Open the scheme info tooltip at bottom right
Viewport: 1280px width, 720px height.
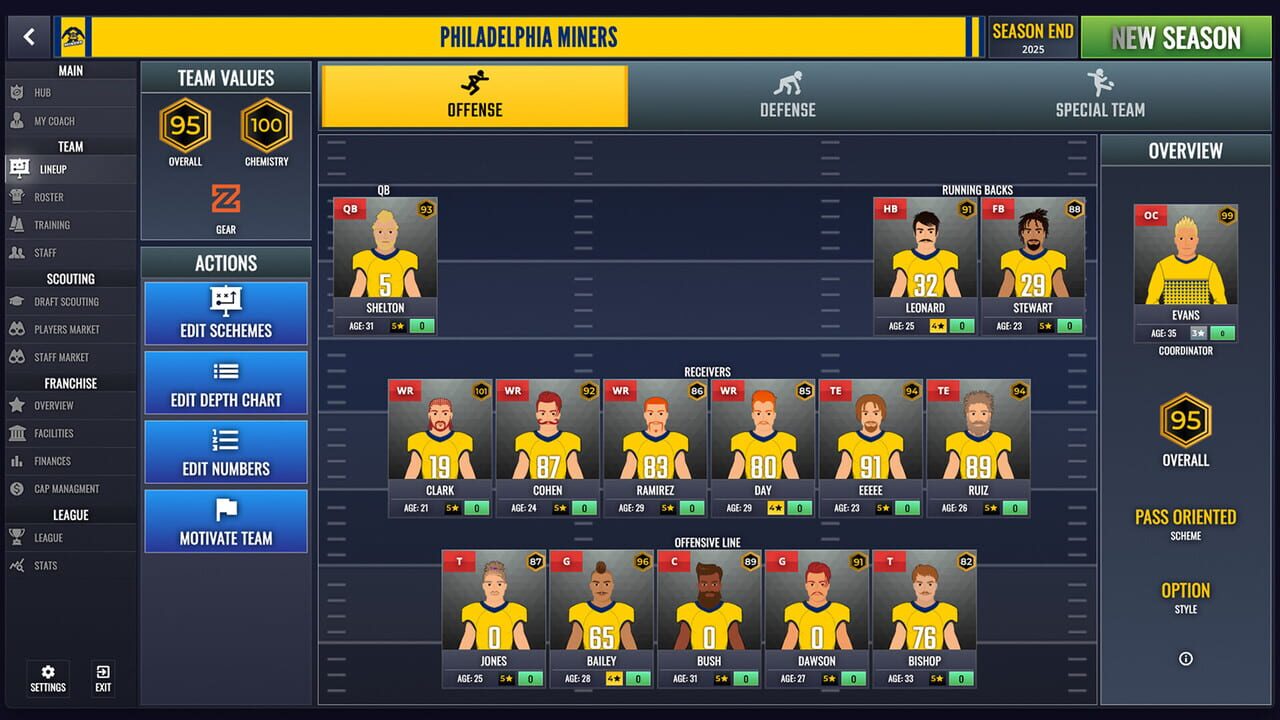click(1185, 658)
